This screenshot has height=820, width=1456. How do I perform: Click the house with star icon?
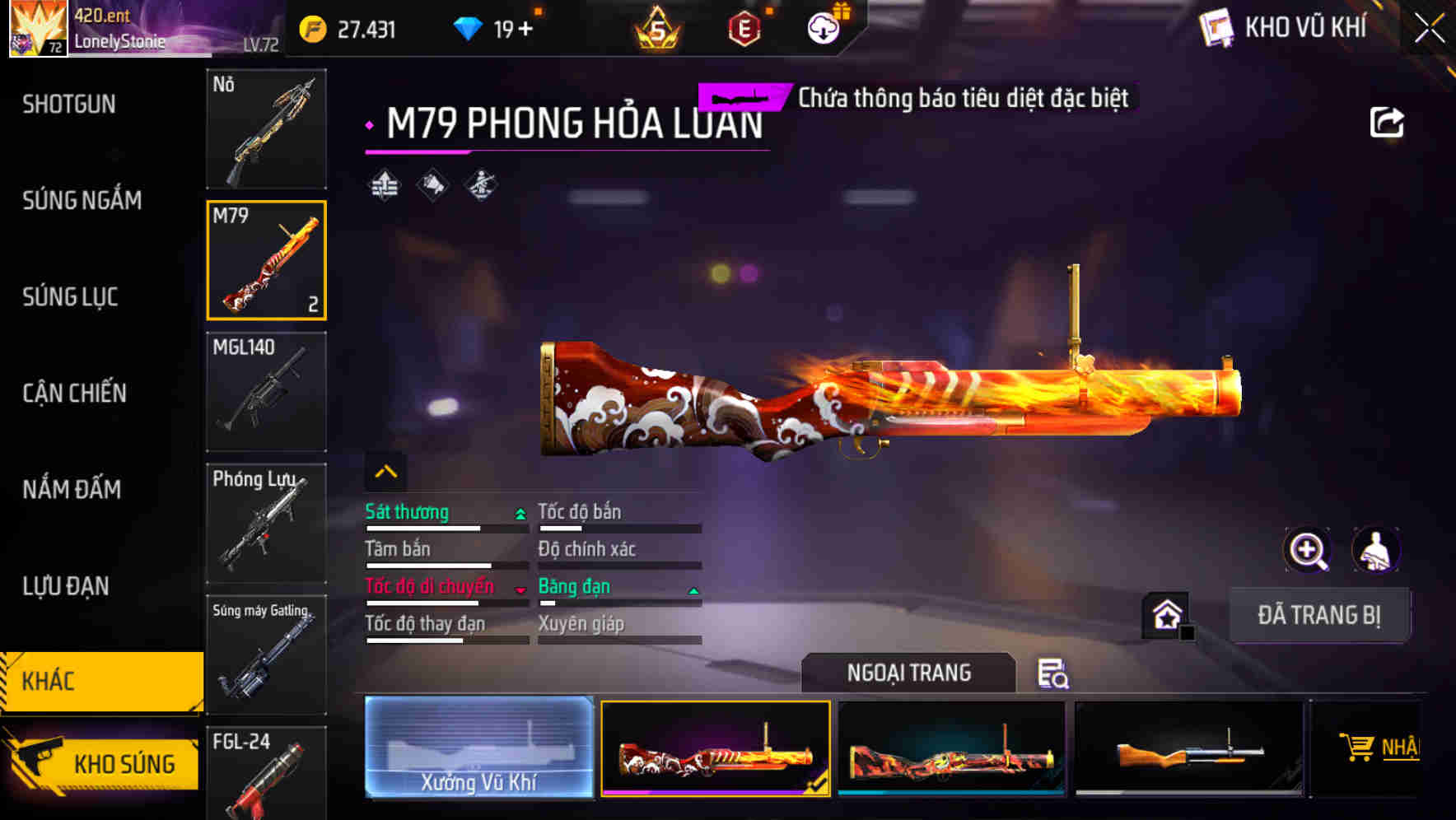[x=1166, y=613]
